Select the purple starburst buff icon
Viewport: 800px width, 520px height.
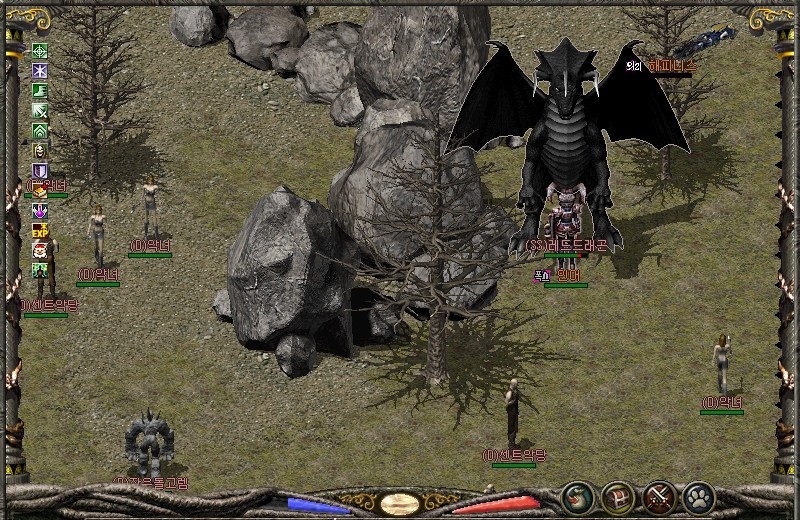[41, 71]
